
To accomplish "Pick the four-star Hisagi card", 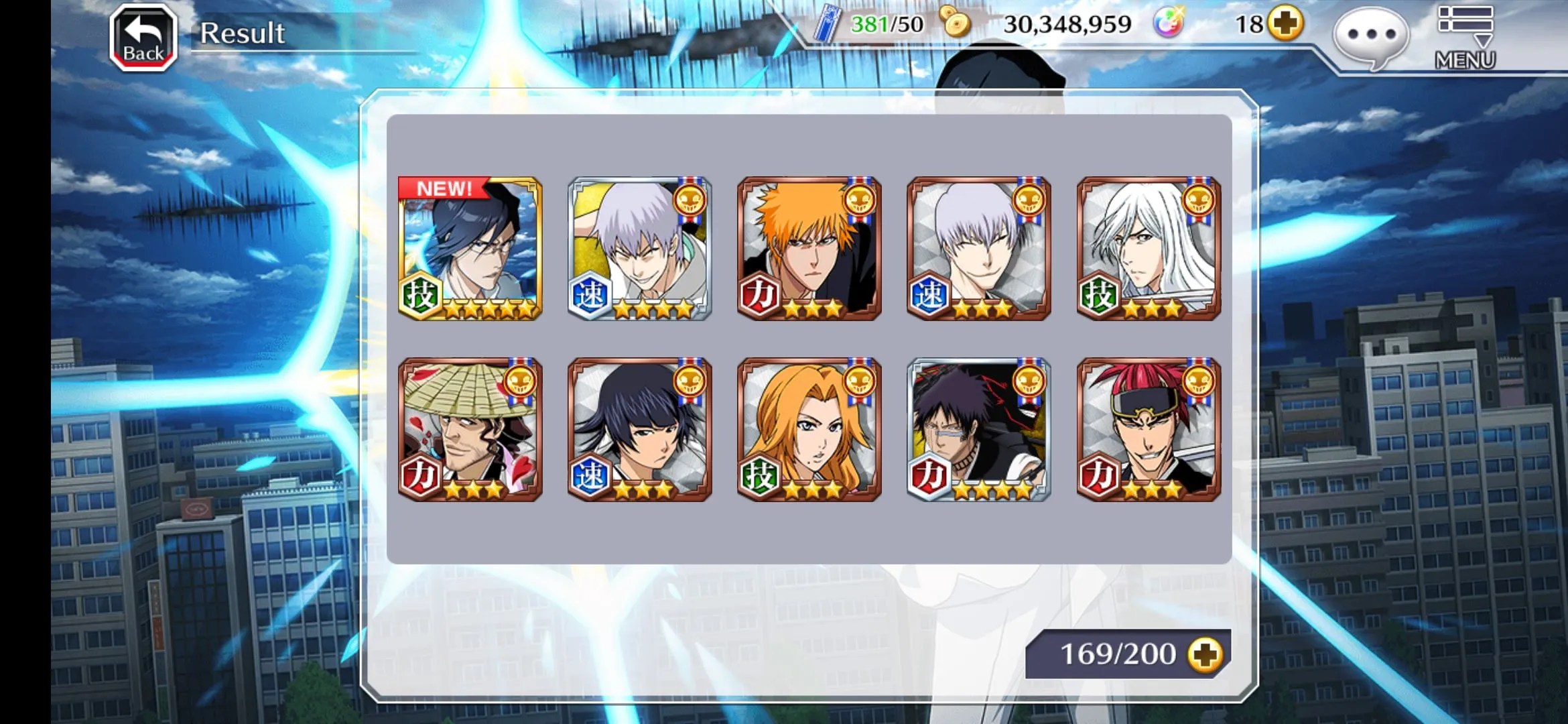I will [x=978, y=430].
